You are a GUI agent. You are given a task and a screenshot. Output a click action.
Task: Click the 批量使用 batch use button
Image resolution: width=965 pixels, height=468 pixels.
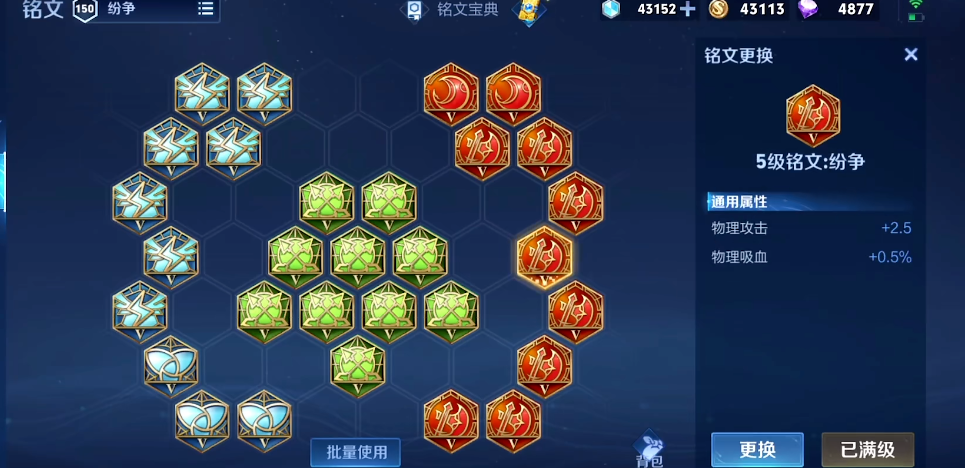pyautogui.click(x=355, y=451)
